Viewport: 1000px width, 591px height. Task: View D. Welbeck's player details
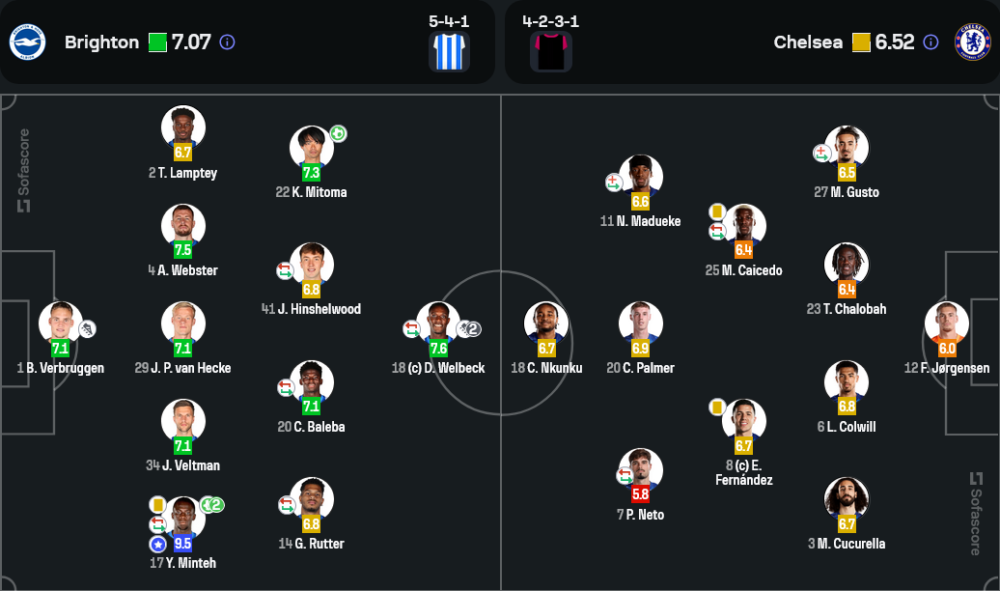click(438, 323)
